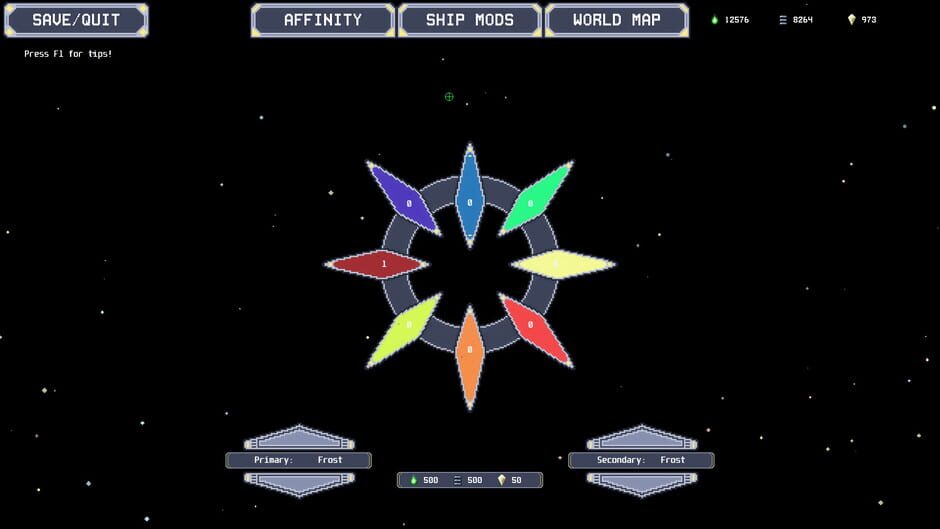This screenshot has height=529, width=940.
Task: Select the bright green affinity crystal
Action: (534, 199)
